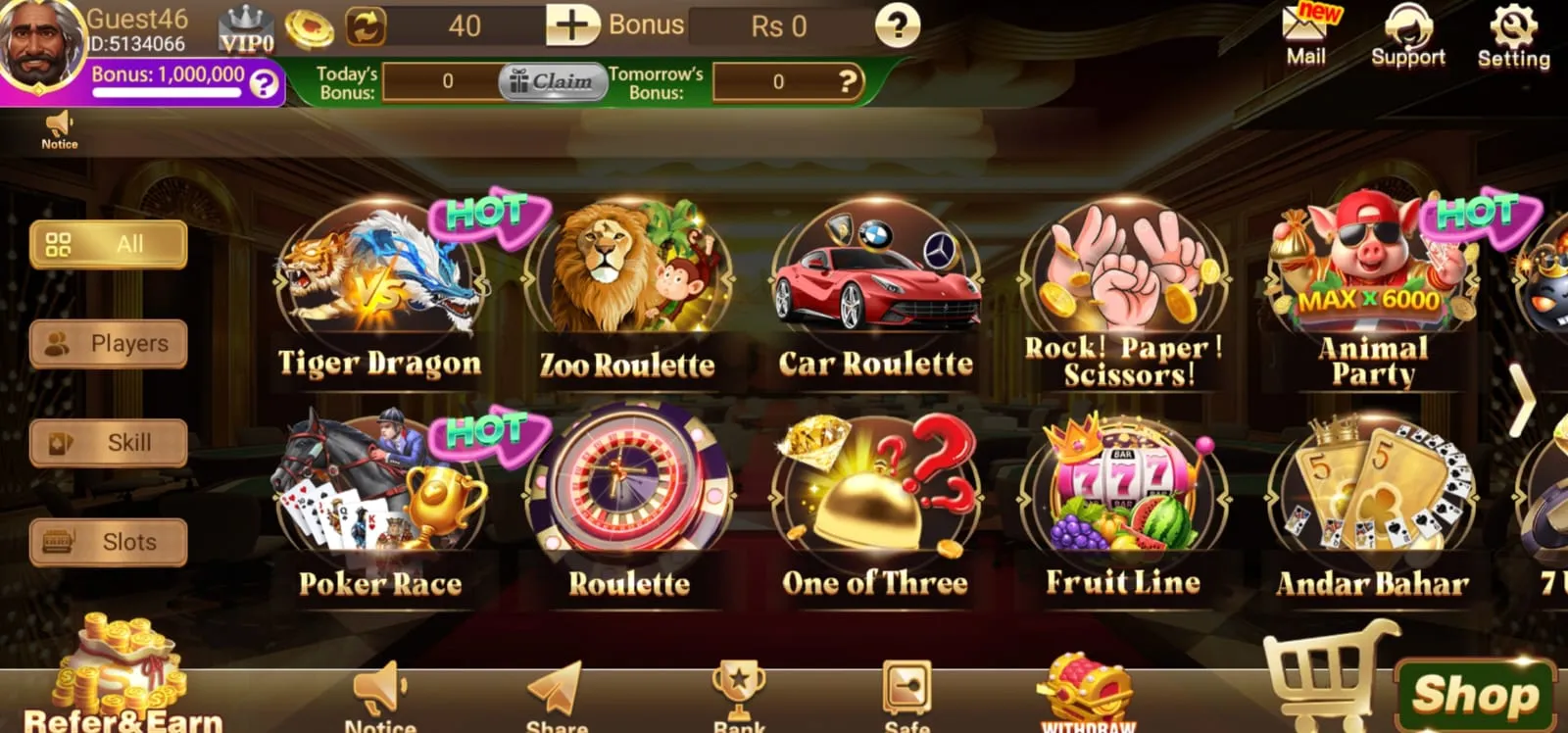Select the Slots category
1568x733 pixels.
(x=108, y=541)
